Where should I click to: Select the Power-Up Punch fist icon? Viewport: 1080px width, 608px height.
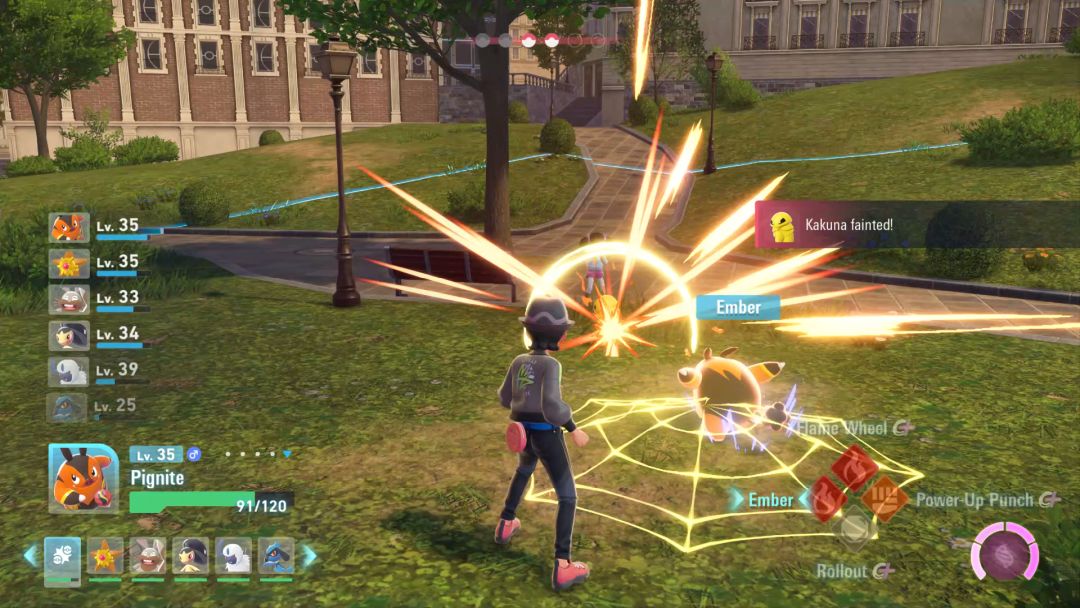pos(885,498)
